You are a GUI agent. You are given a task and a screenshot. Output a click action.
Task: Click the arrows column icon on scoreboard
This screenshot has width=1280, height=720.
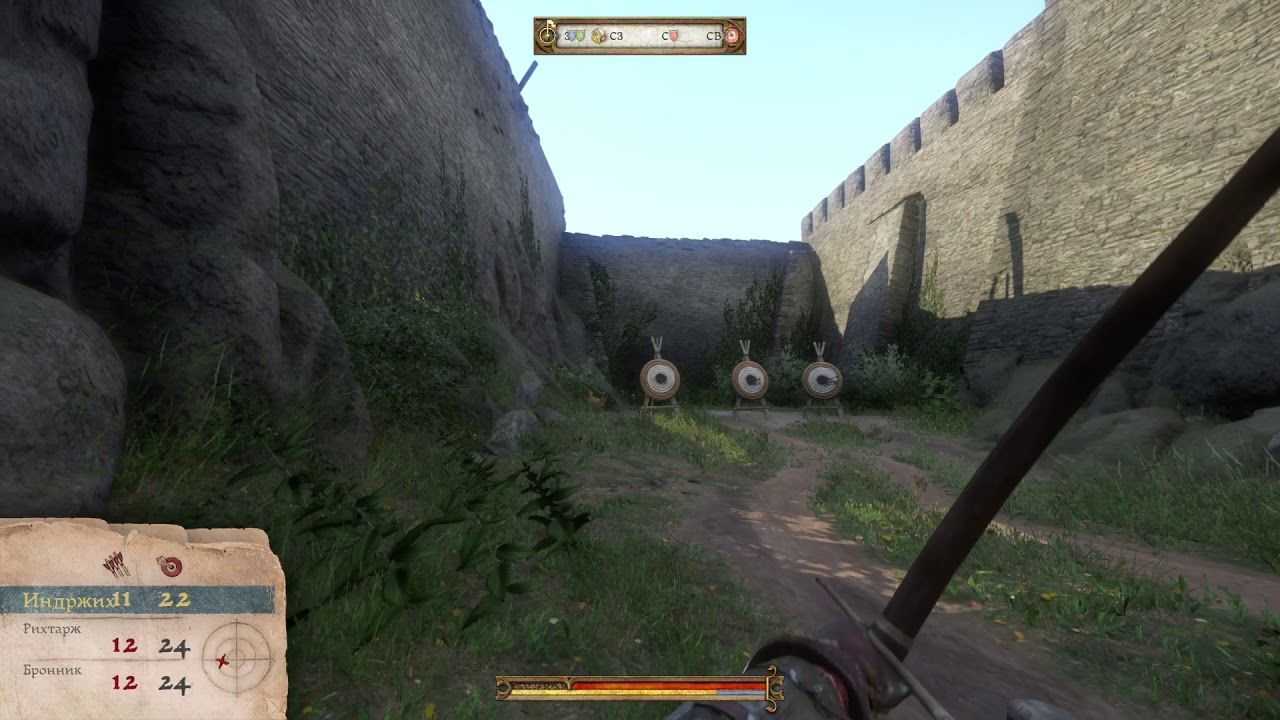coord(118,565)
